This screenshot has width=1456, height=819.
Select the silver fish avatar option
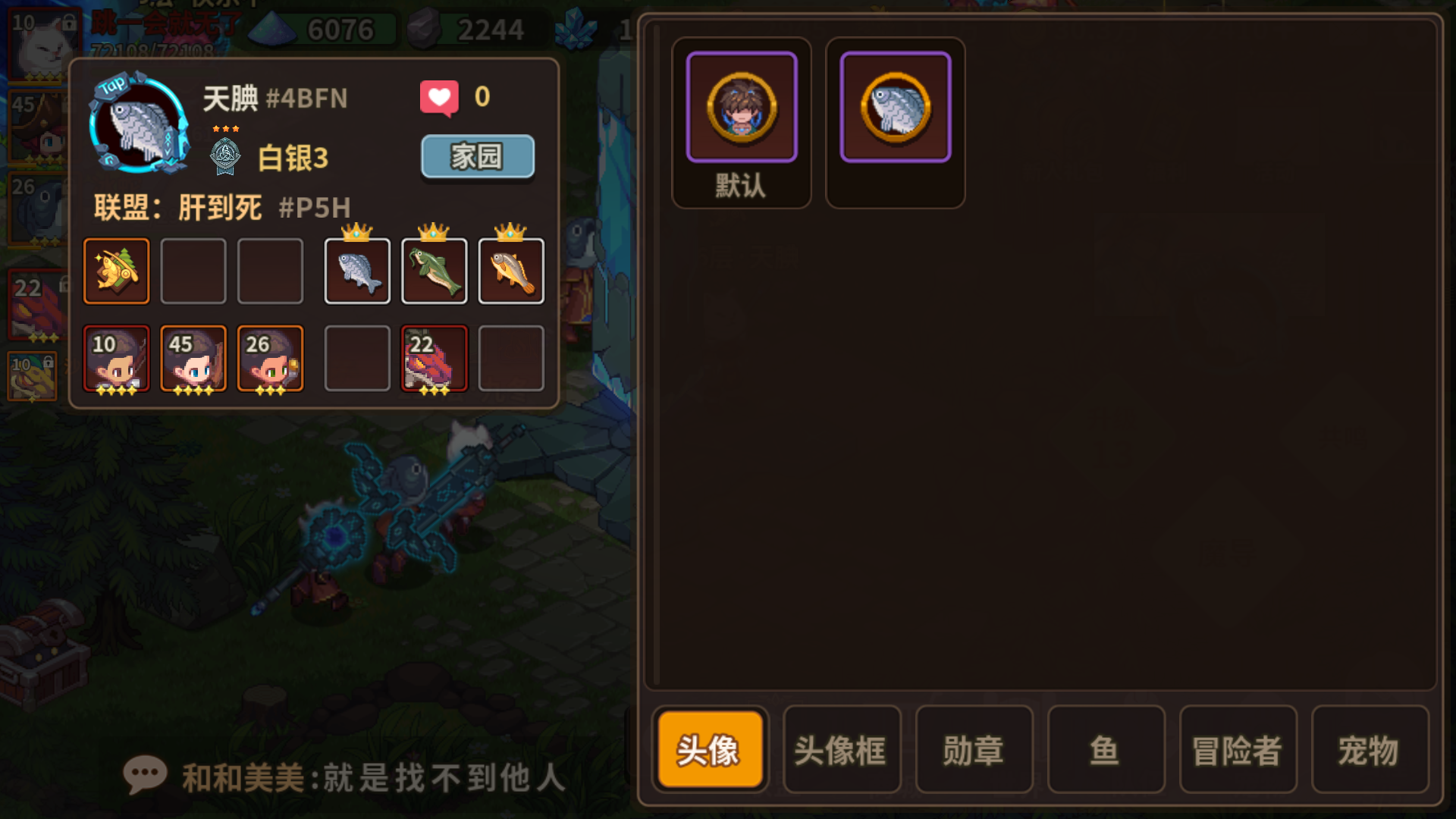point(895,107)
